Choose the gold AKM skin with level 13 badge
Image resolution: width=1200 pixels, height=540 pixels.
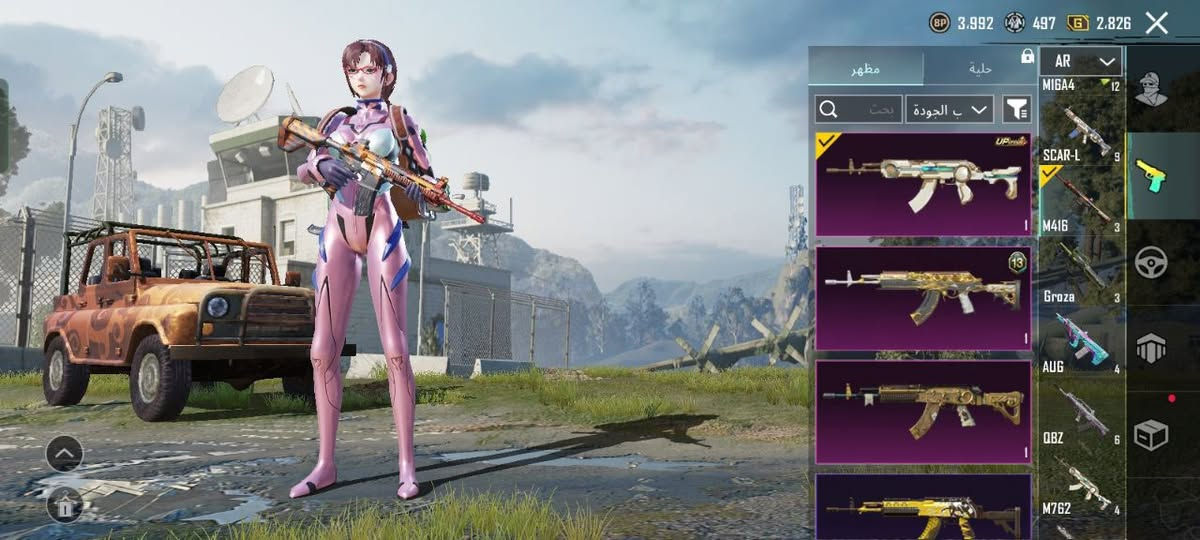[923, 298]
